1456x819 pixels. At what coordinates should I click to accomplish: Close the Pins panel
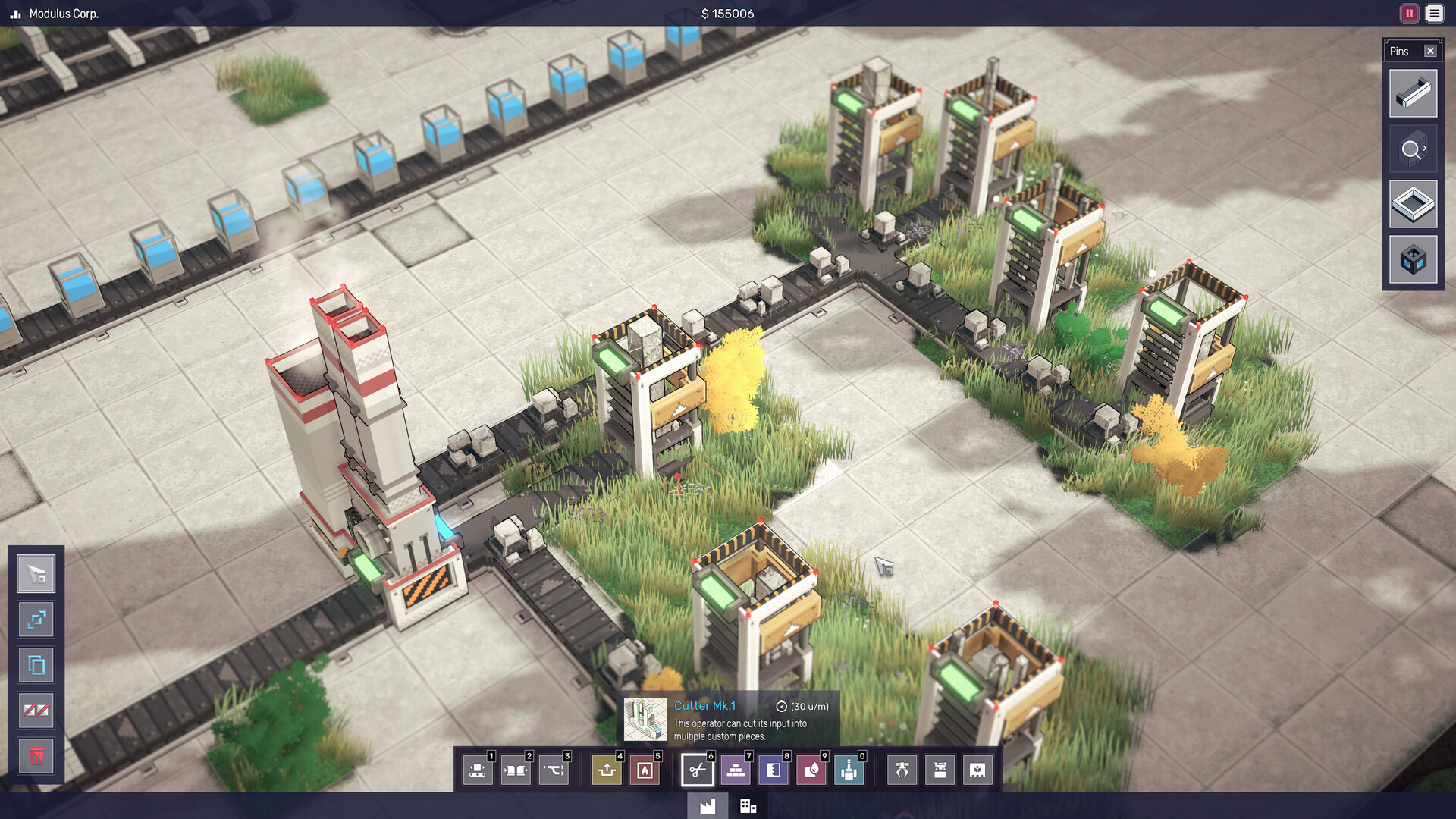click(x=1431, y=51)
